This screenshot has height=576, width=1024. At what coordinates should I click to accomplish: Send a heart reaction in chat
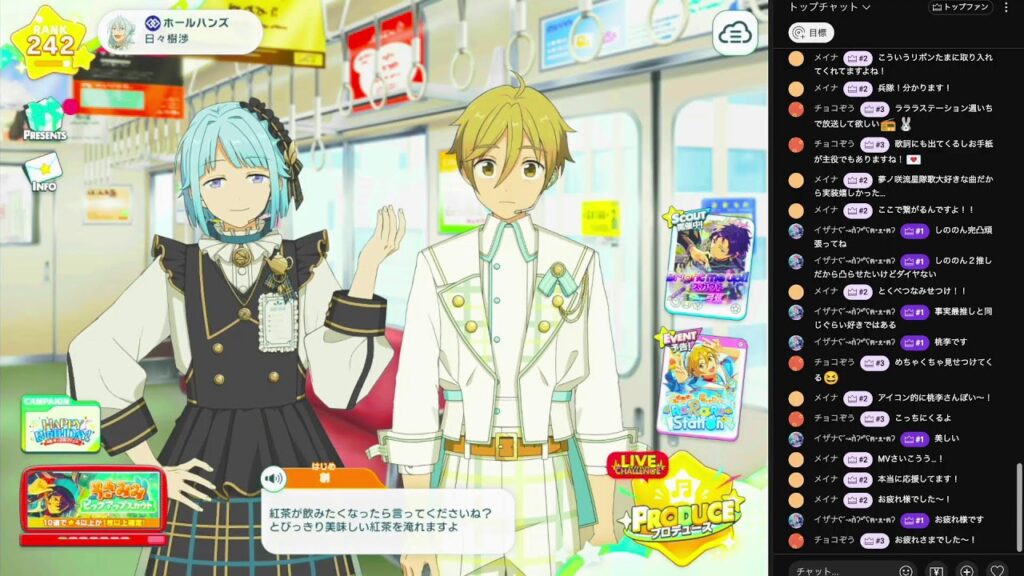pyautogui.click(x=996, y=570)
